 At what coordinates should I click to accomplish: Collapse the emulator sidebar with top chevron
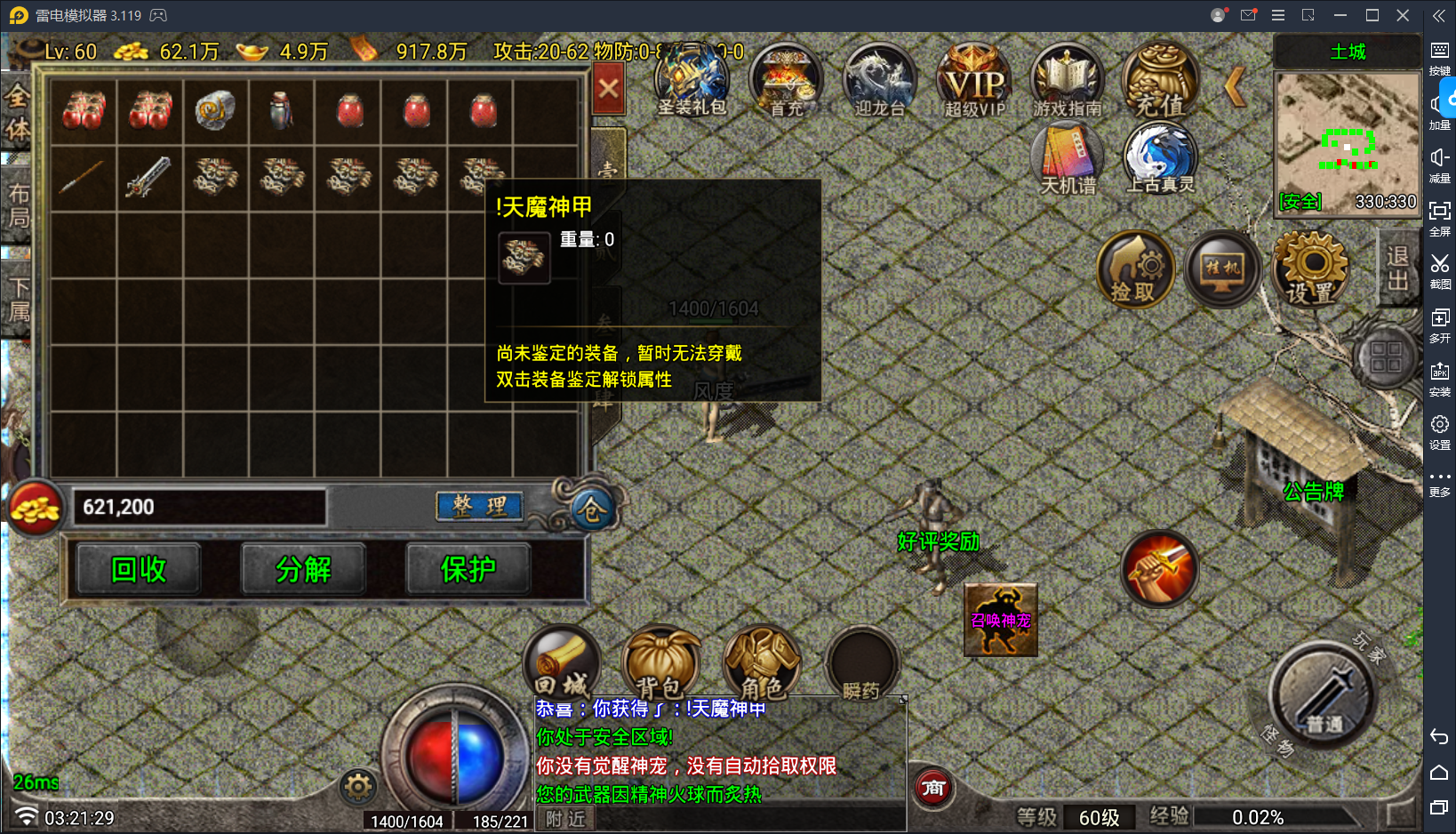(1438, 15)
